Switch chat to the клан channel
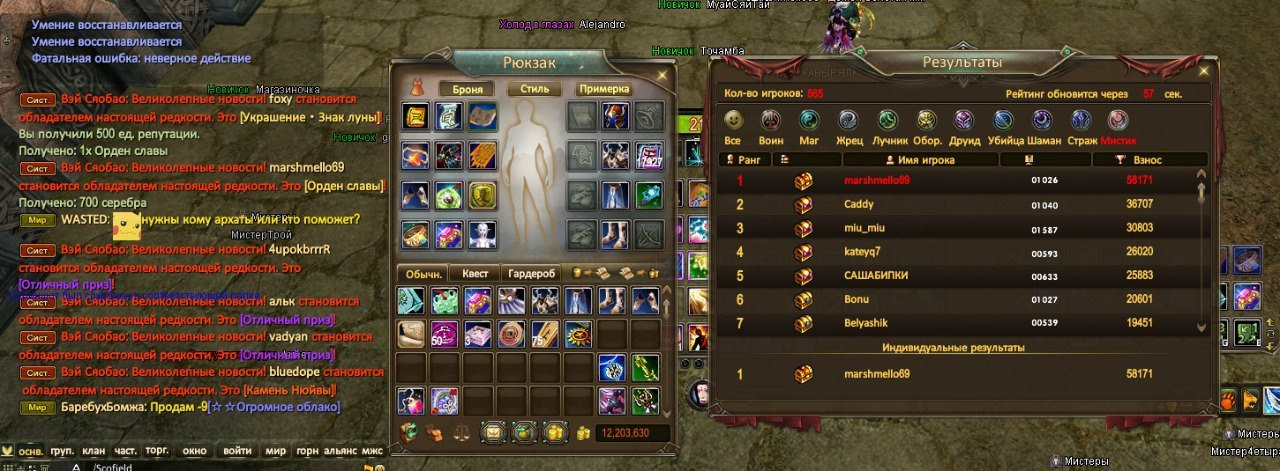Screen dimensions: 1280x471 (x=94, y=451)
